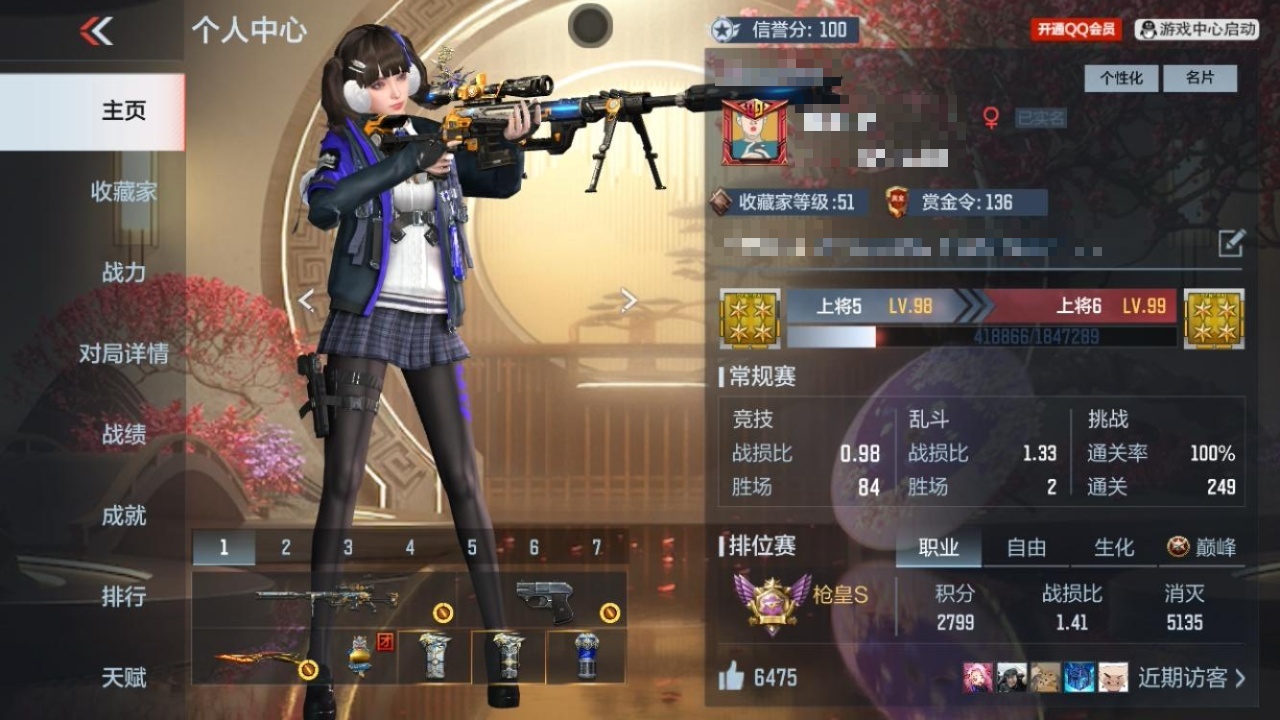This screenshot has width=1280, height=720.
Task: Click the 个性化 personalization button
Action: (x=1121, y=78)
